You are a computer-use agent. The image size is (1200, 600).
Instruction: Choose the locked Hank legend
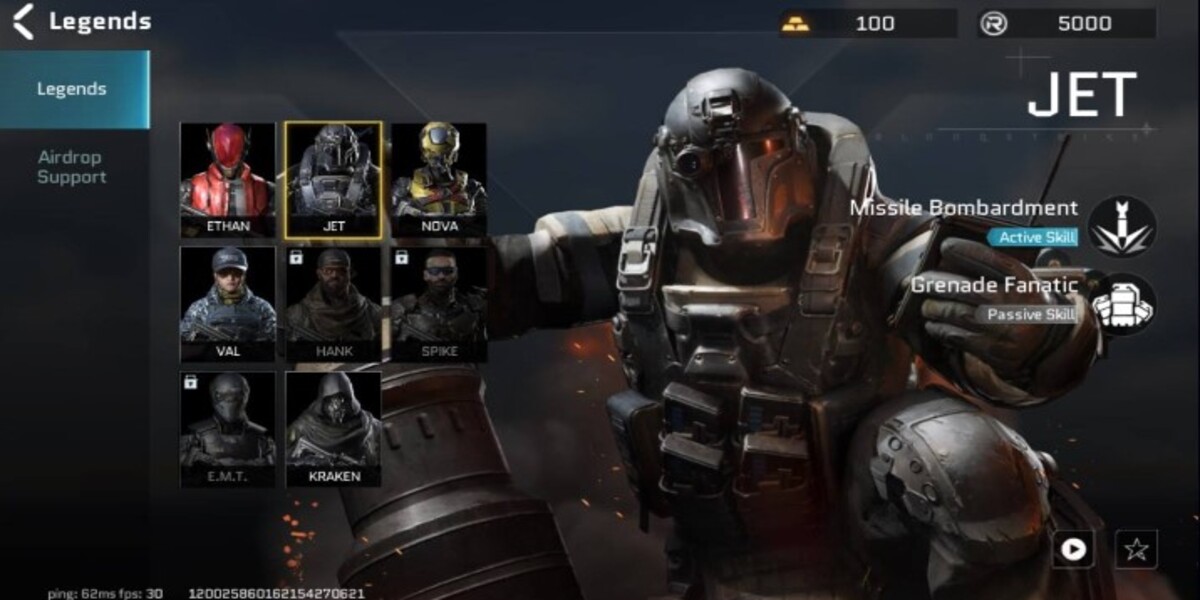333,304
